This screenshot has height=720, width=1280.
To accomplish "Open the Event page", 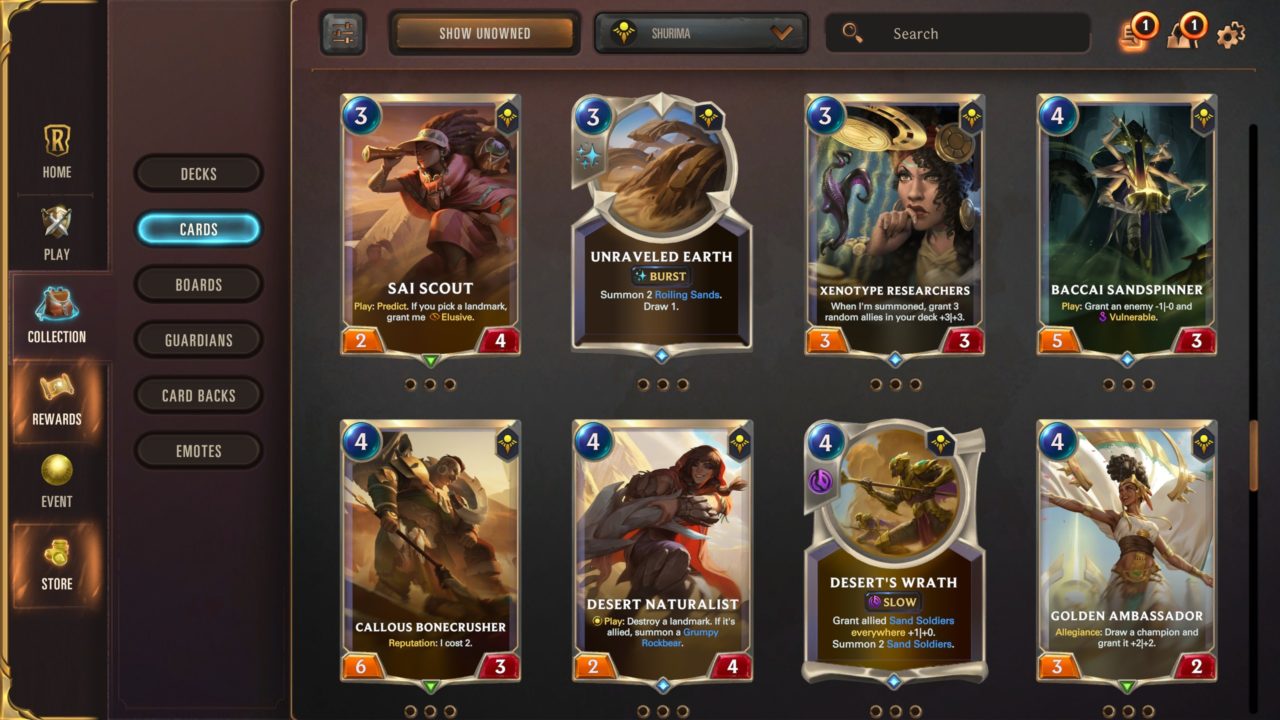I will coord(57,482).
